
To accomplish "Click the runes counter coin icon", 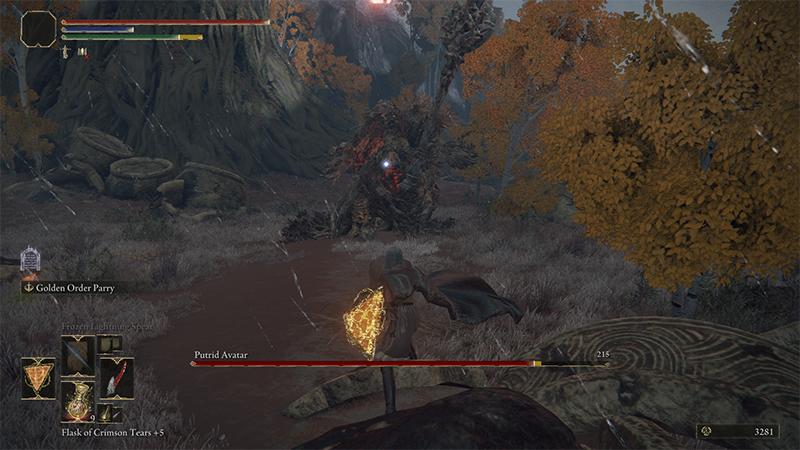I will coord(705,432).
